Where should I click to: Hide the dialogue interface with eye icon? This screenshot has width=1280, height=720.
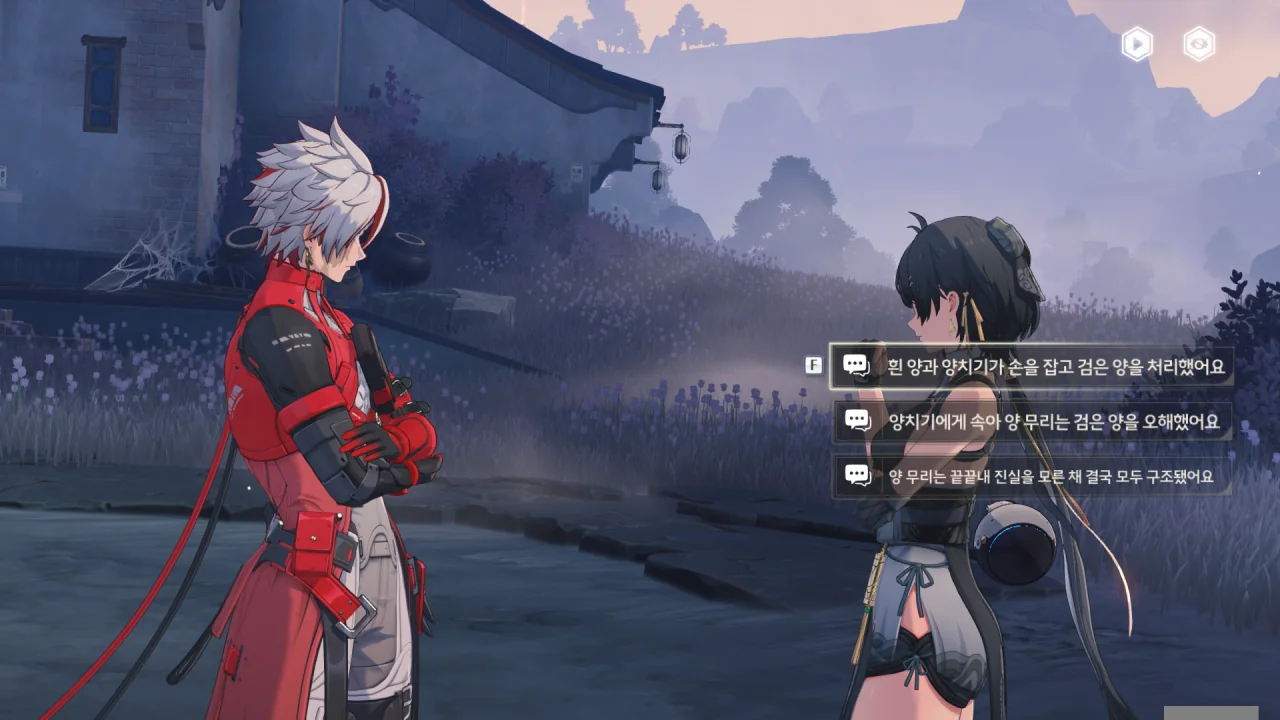click(1198, 44)
